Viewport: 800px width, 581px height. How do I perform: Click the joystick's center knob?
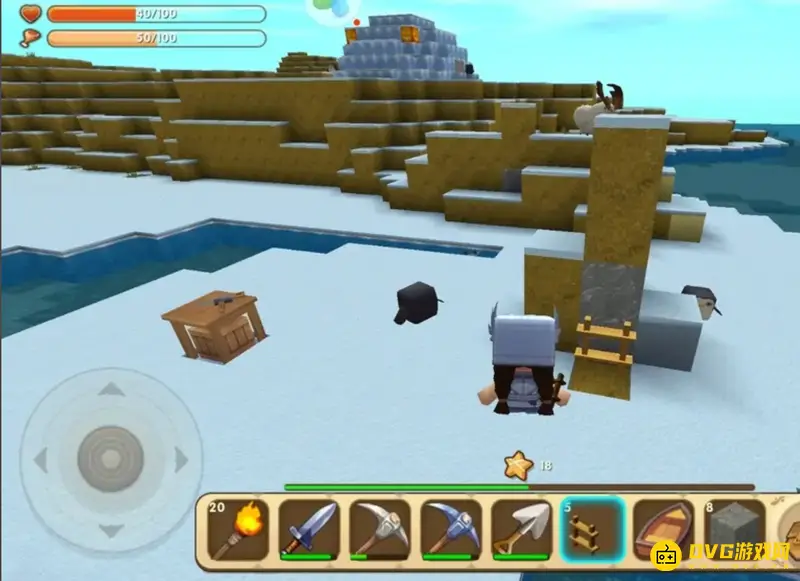pos(110,460)
